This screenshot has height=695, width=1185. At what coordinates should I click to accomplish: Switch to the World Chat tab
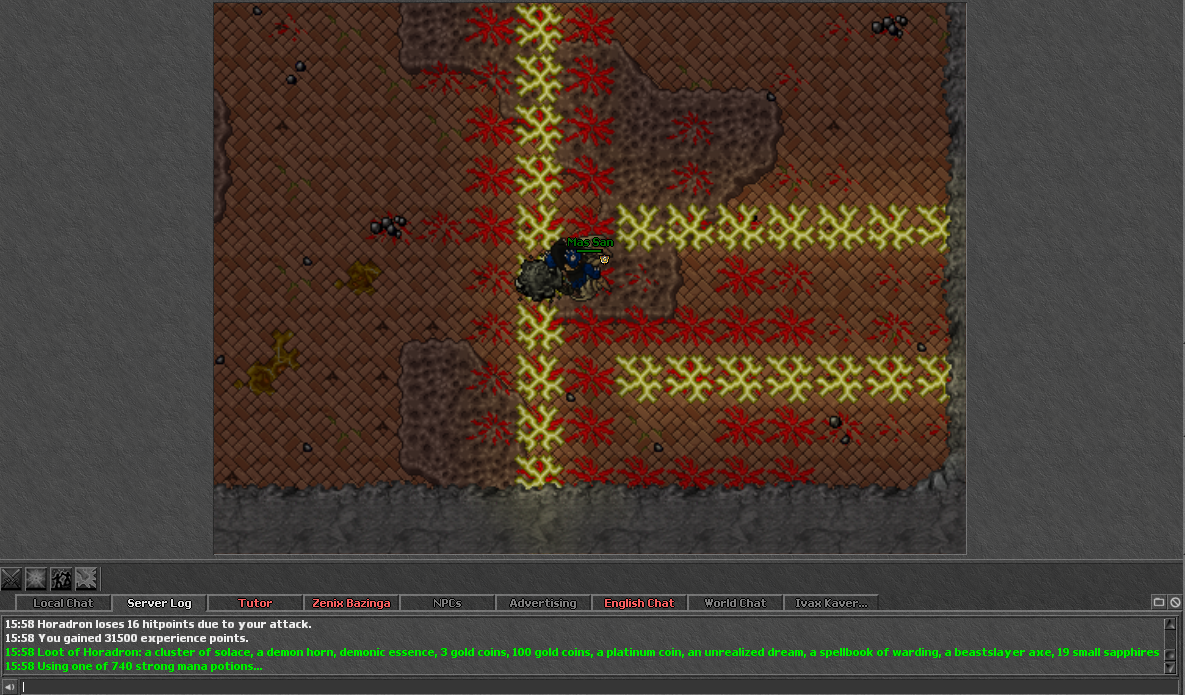pyautogui.click(x=735, y=603)
